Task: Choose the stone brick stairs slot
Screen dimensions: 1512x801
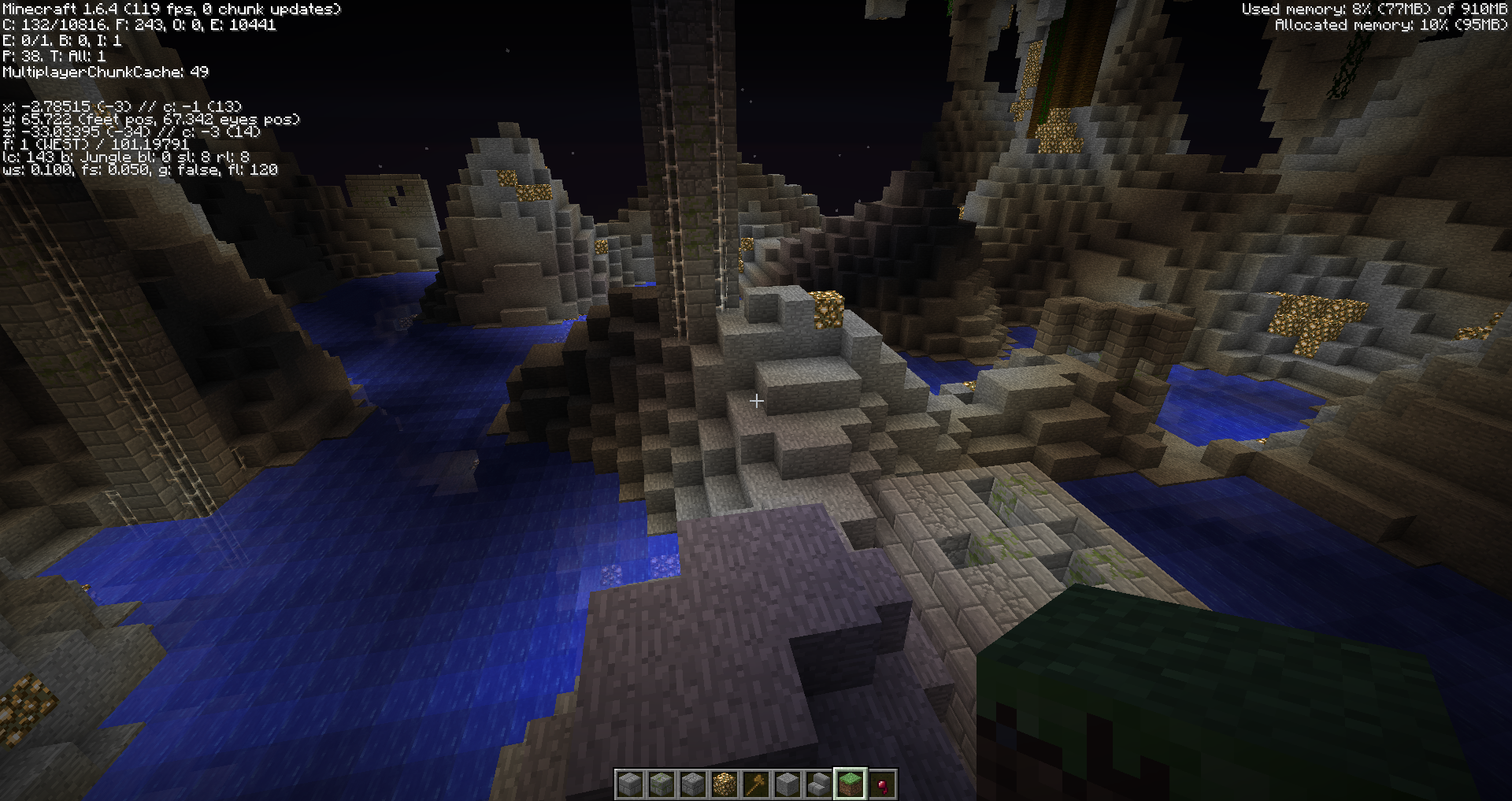Action: click(819, 784)
